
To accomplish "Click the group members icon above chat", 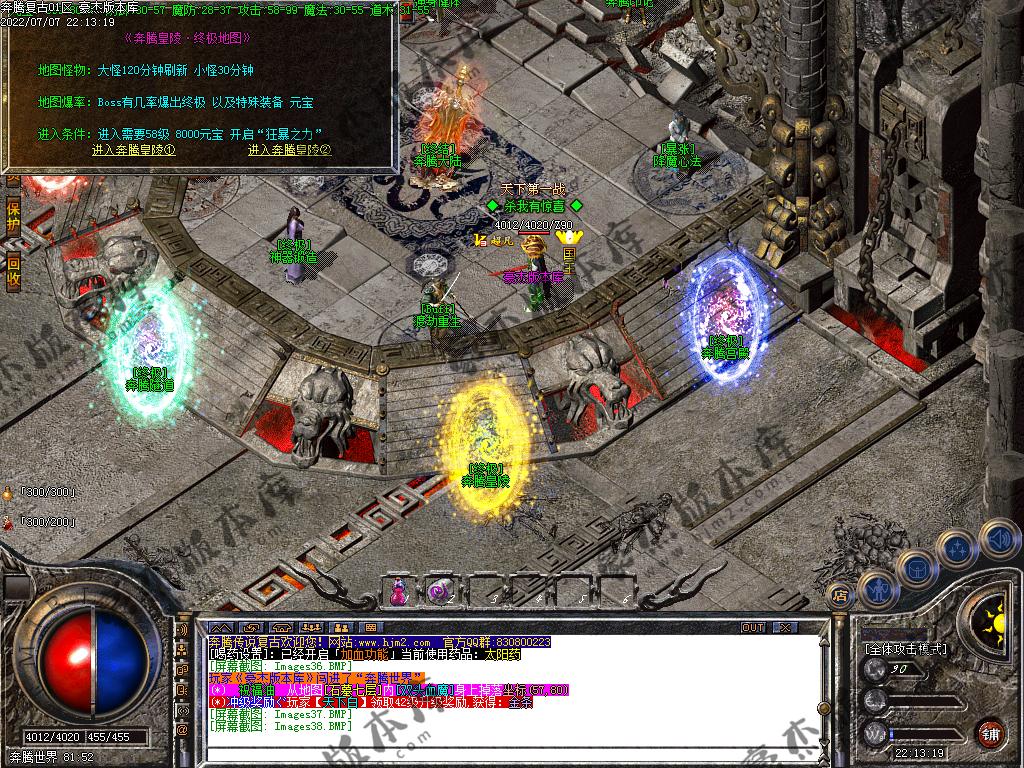I will [x=311, y=627].
